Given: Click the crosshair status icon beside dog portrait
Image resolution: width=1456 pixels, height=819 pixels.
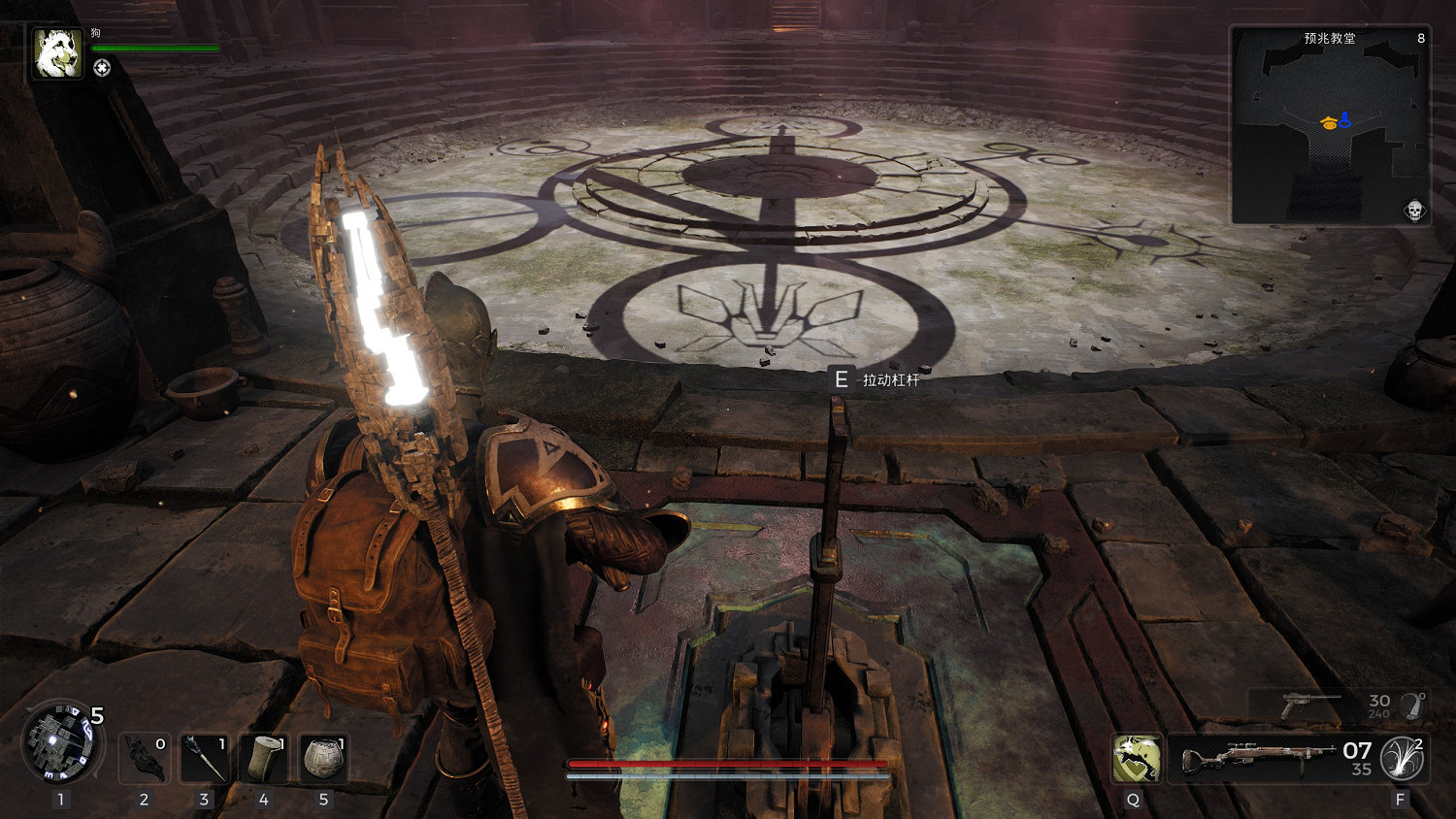Looking at the screenshot, I should (x=102, y=68).
